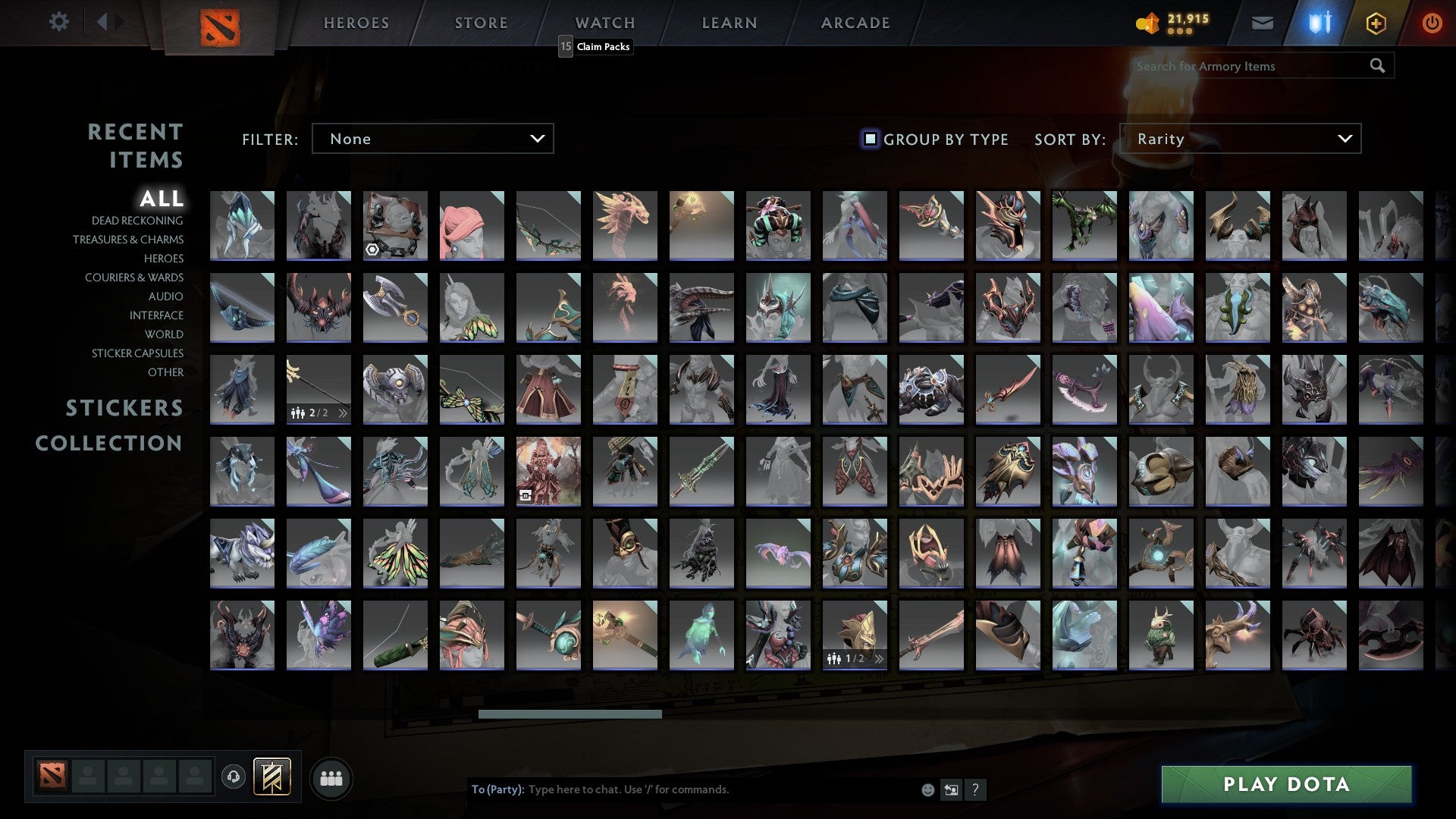
Task: Expand the 2/2 bundle item chevron
Action: pyautogui.click(x=344, y=413)
